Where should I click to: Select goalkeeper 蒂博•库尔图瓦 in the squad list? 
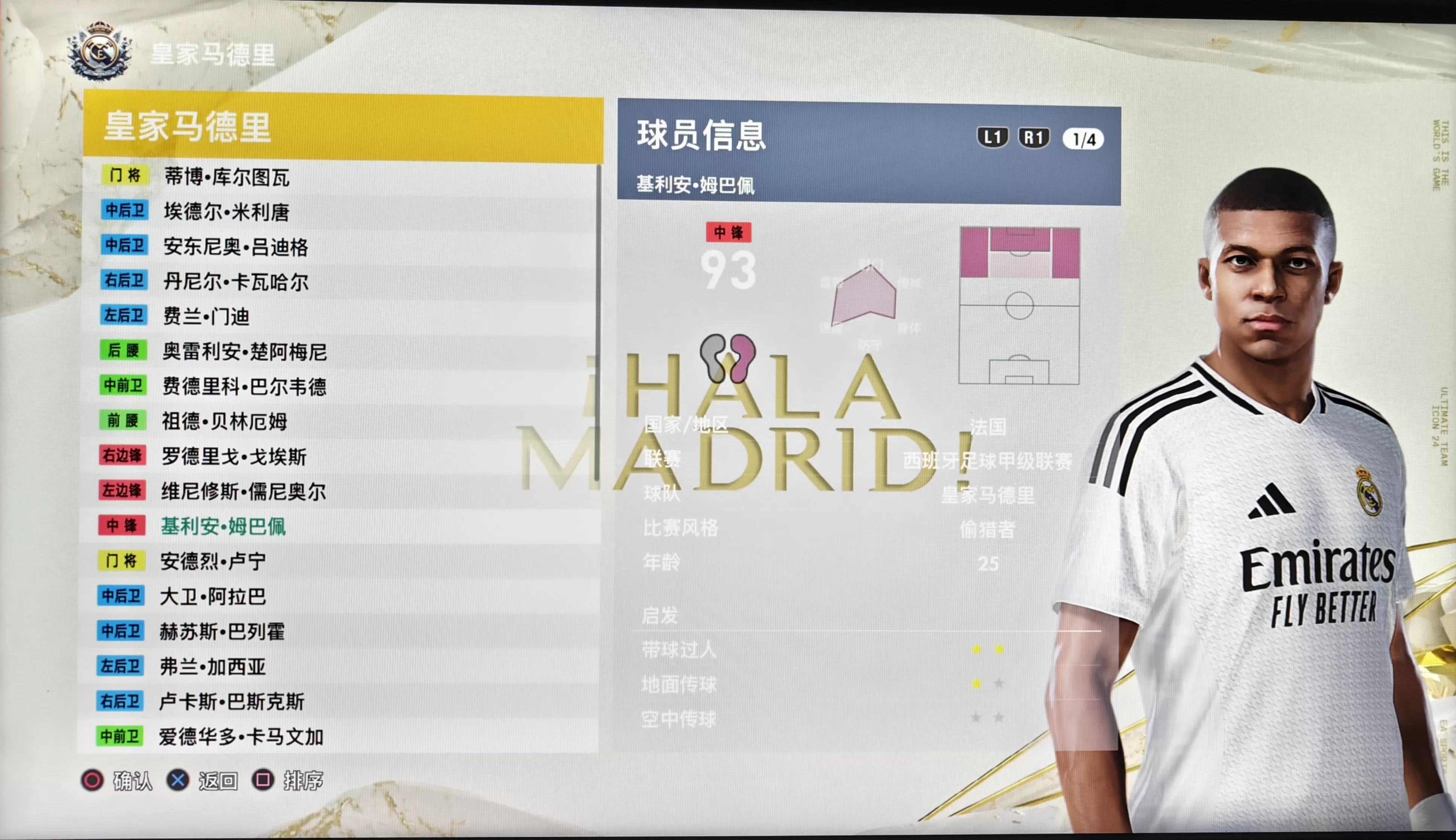[x=227, y=177]
